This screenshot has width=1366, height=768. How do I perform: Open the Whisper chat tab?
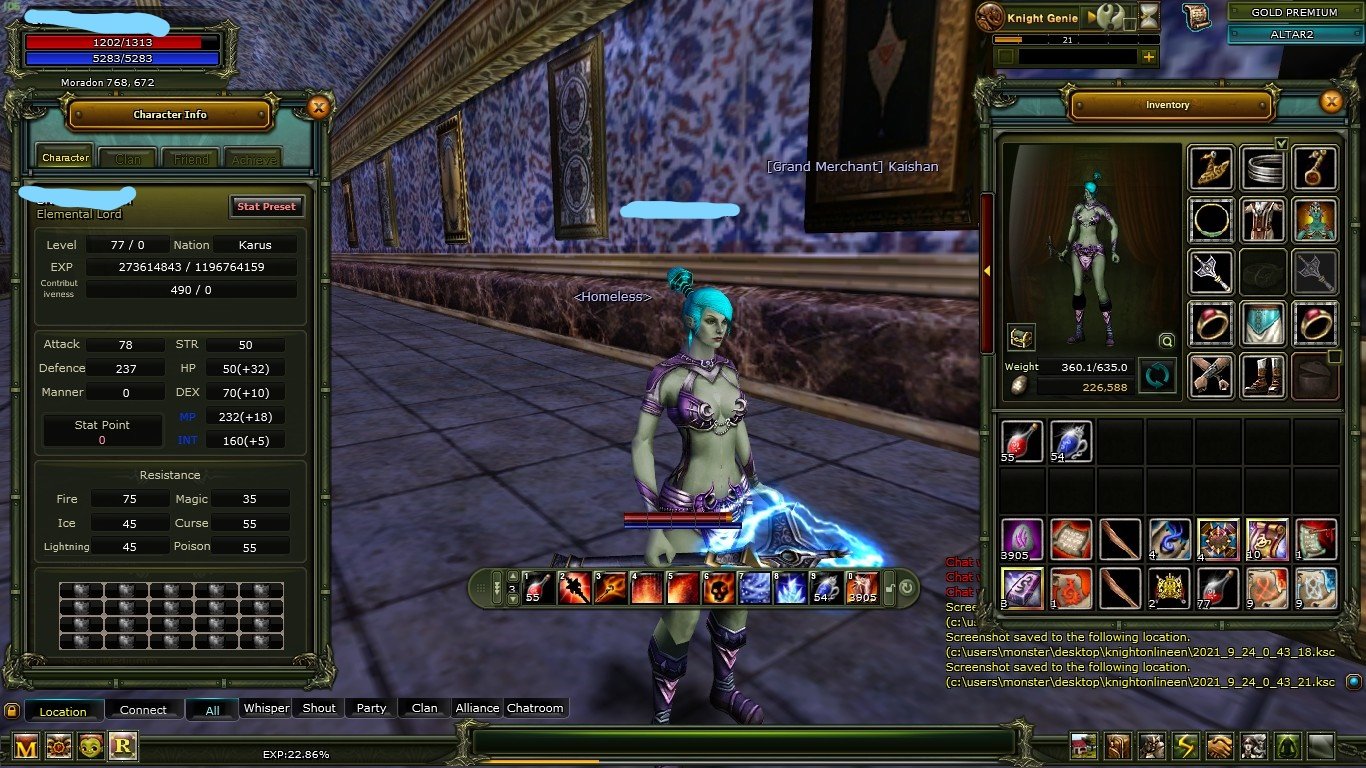coord(267,708)
